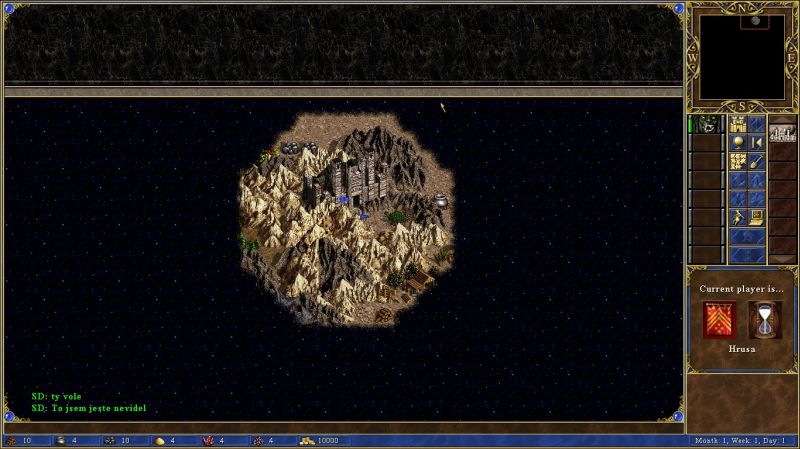Click the bar-and-left-arrow icon button
Viewport: 800px width, 449px height.
pyautogui.click(x=757, y=143)
